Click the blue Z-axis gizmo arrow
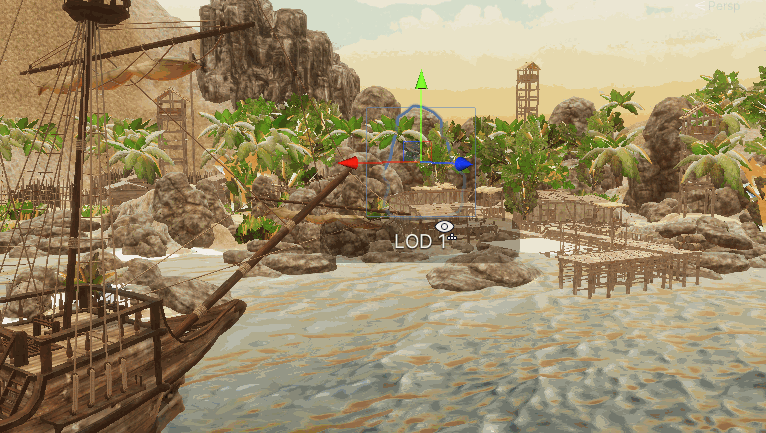This screenshot has height=433, width=766. (462, 163)
